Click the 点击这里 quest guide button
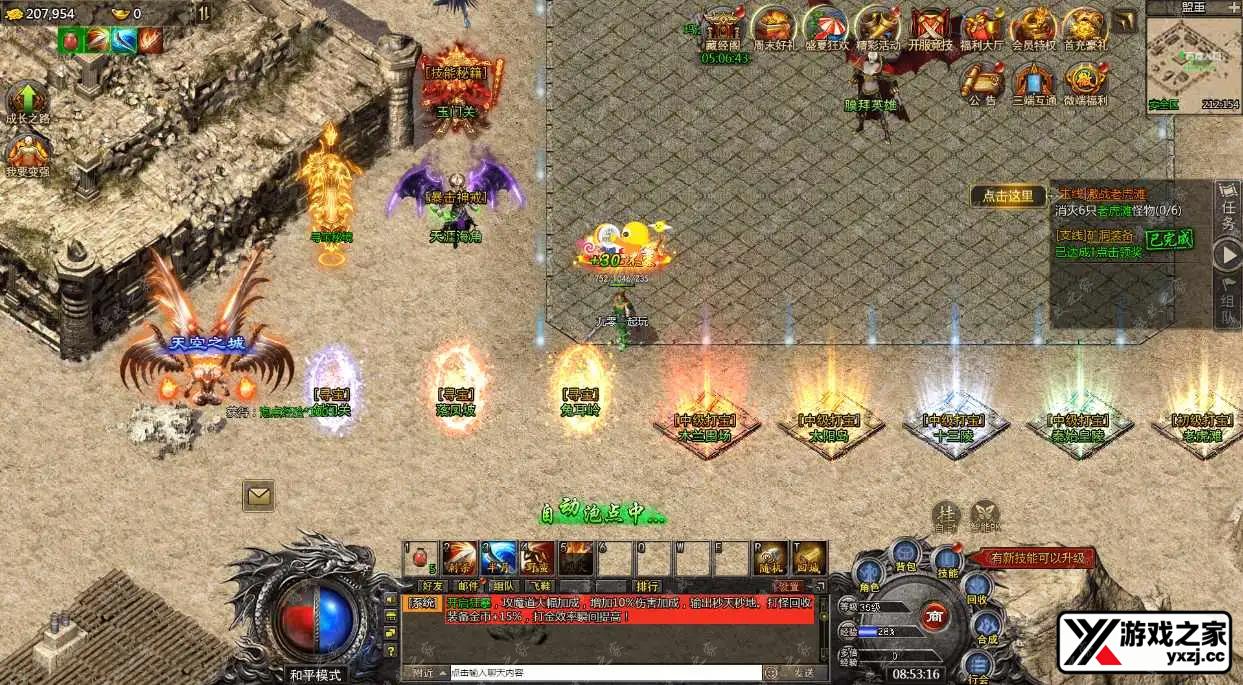Screen dimensions: 1243x685 point(1008,196)
